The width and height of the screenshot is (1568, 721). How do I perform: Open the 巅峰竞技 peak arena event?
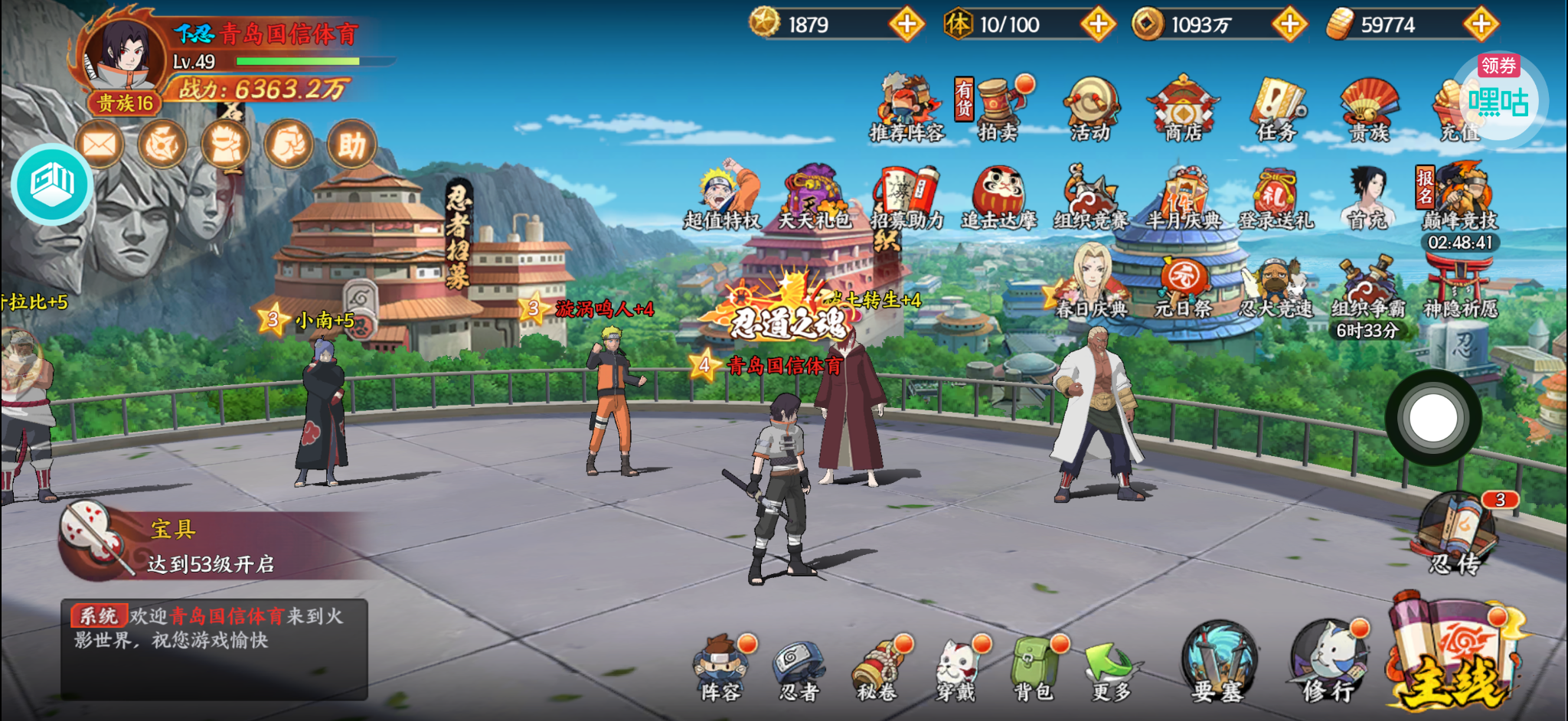pos(1460,199)
